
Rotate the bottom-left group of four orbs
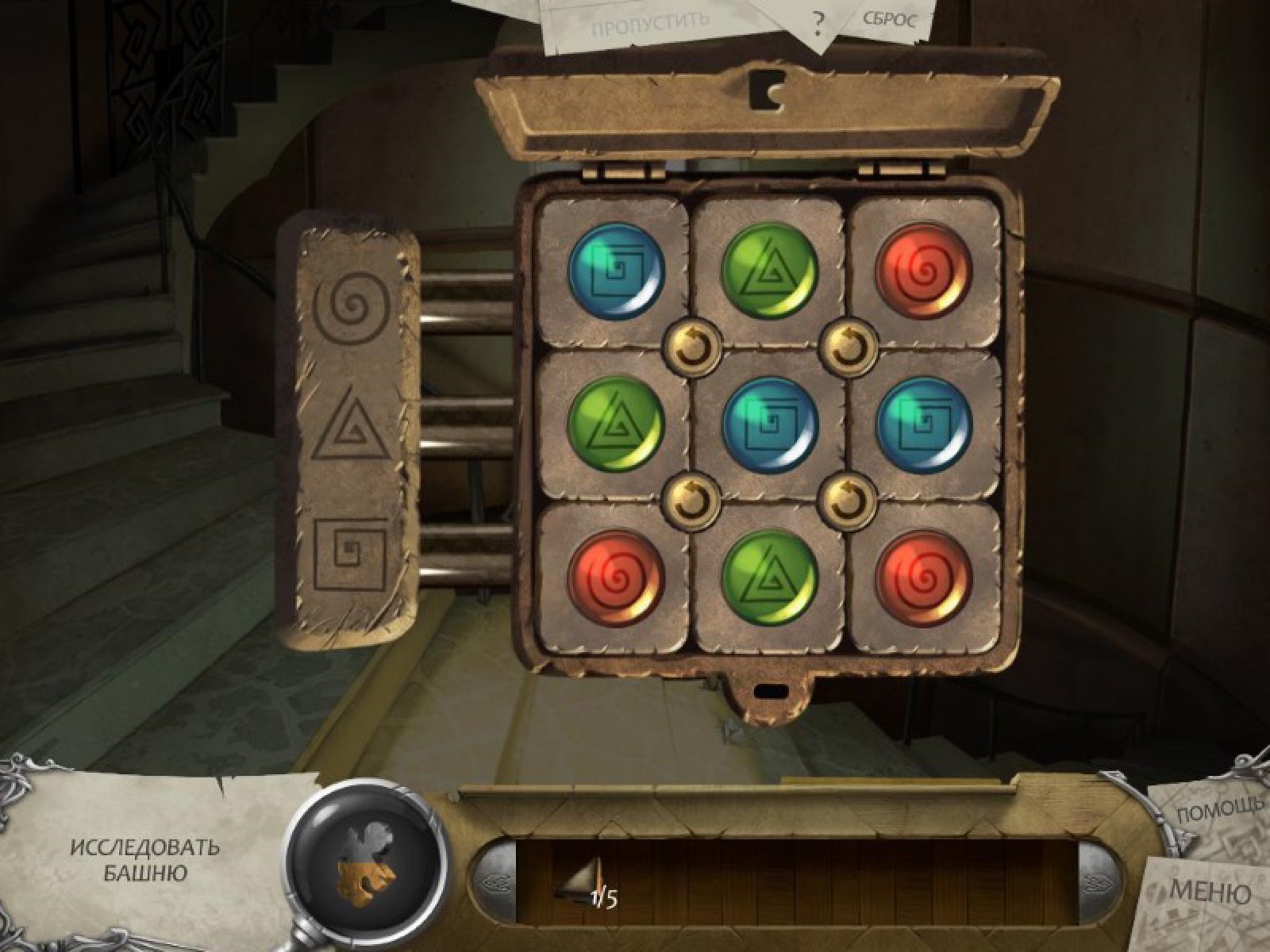[x=689, y=499]
